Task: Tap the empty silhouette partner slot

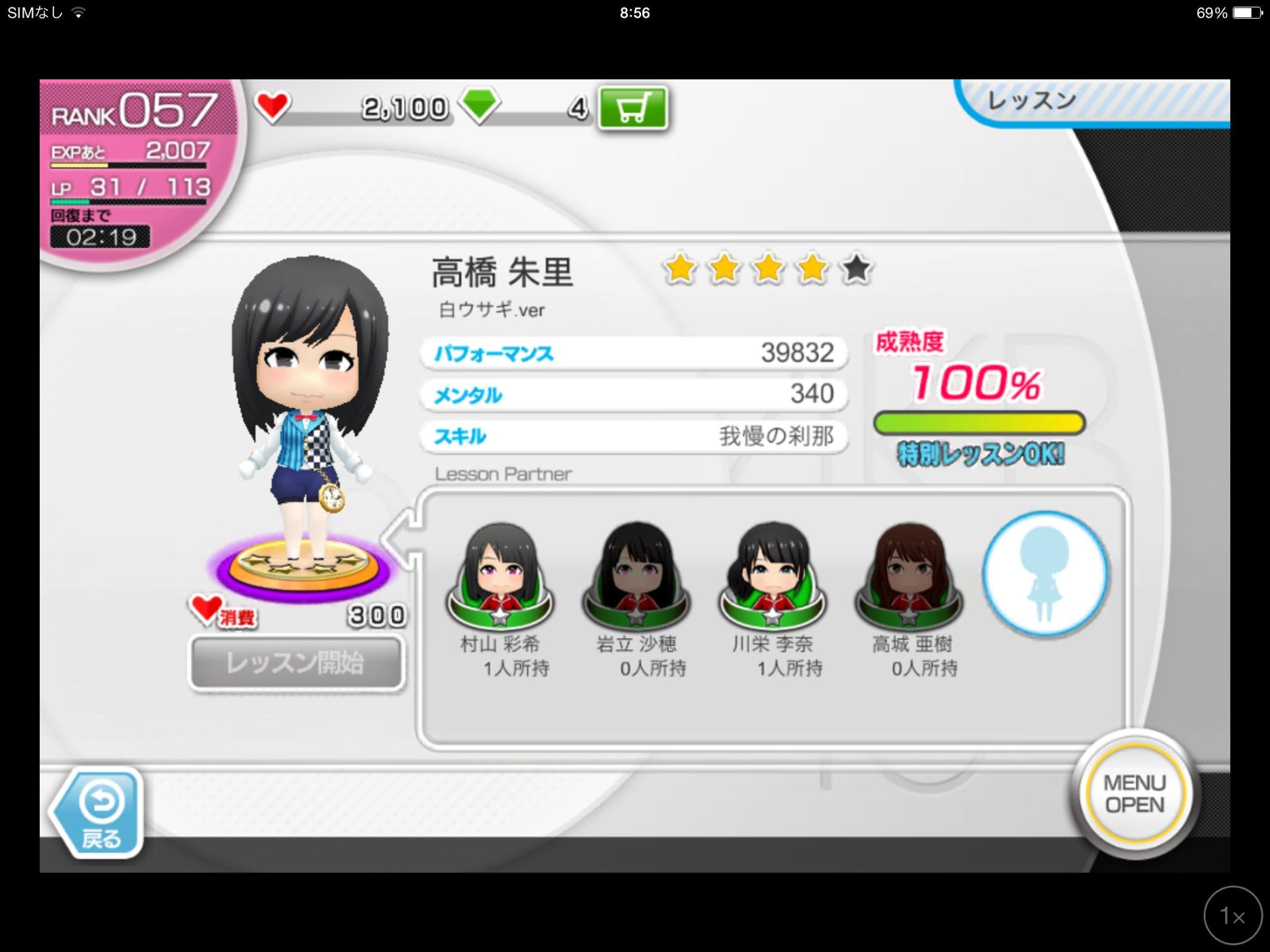Action: point(1044,574)
